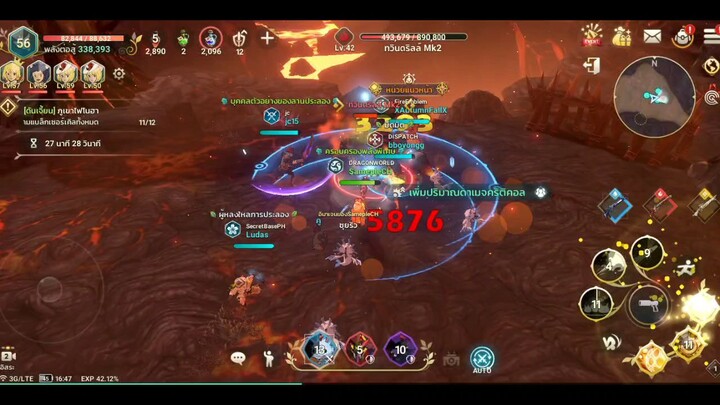Open party settings gear icon
Image resolution: width=720 pixels, height=405 pixels.
click(x=119, y=73)
